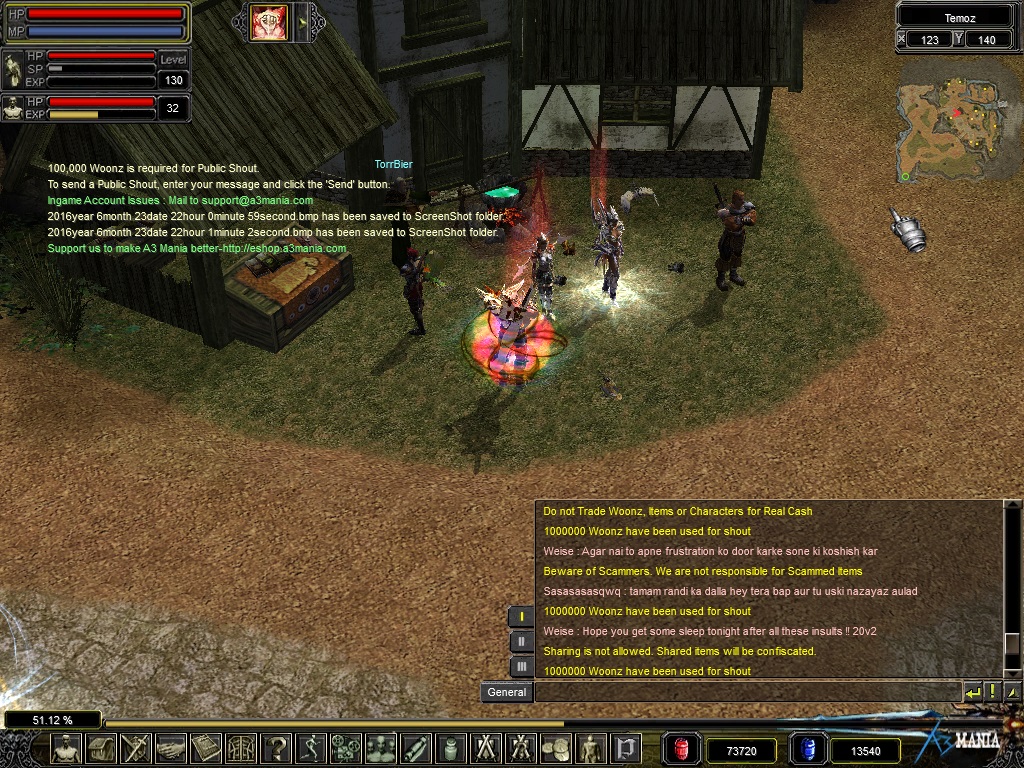Open the handshake icon in the toolbar
Screen dimensions: 1024x768
coord(171,748)
